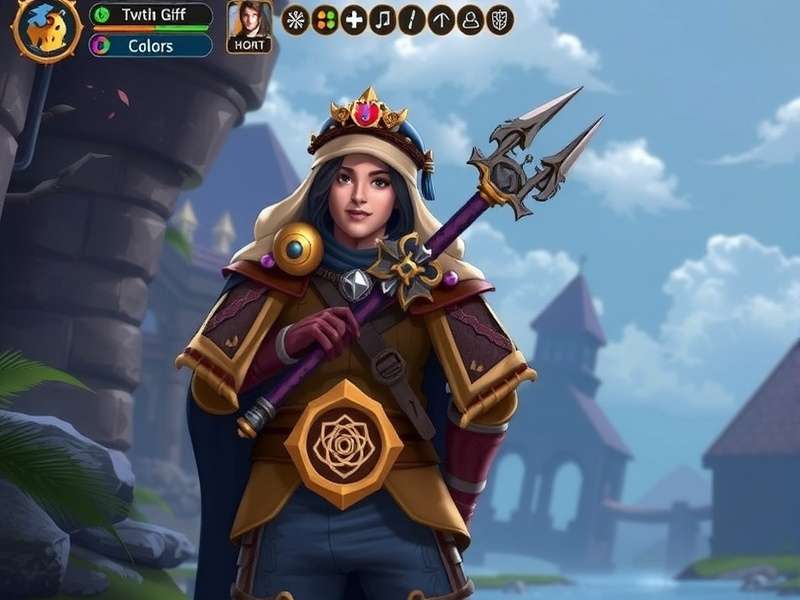Select the diagonal slash icon
Viewport: 800px width, 600px height.
[x=412, y=20]
